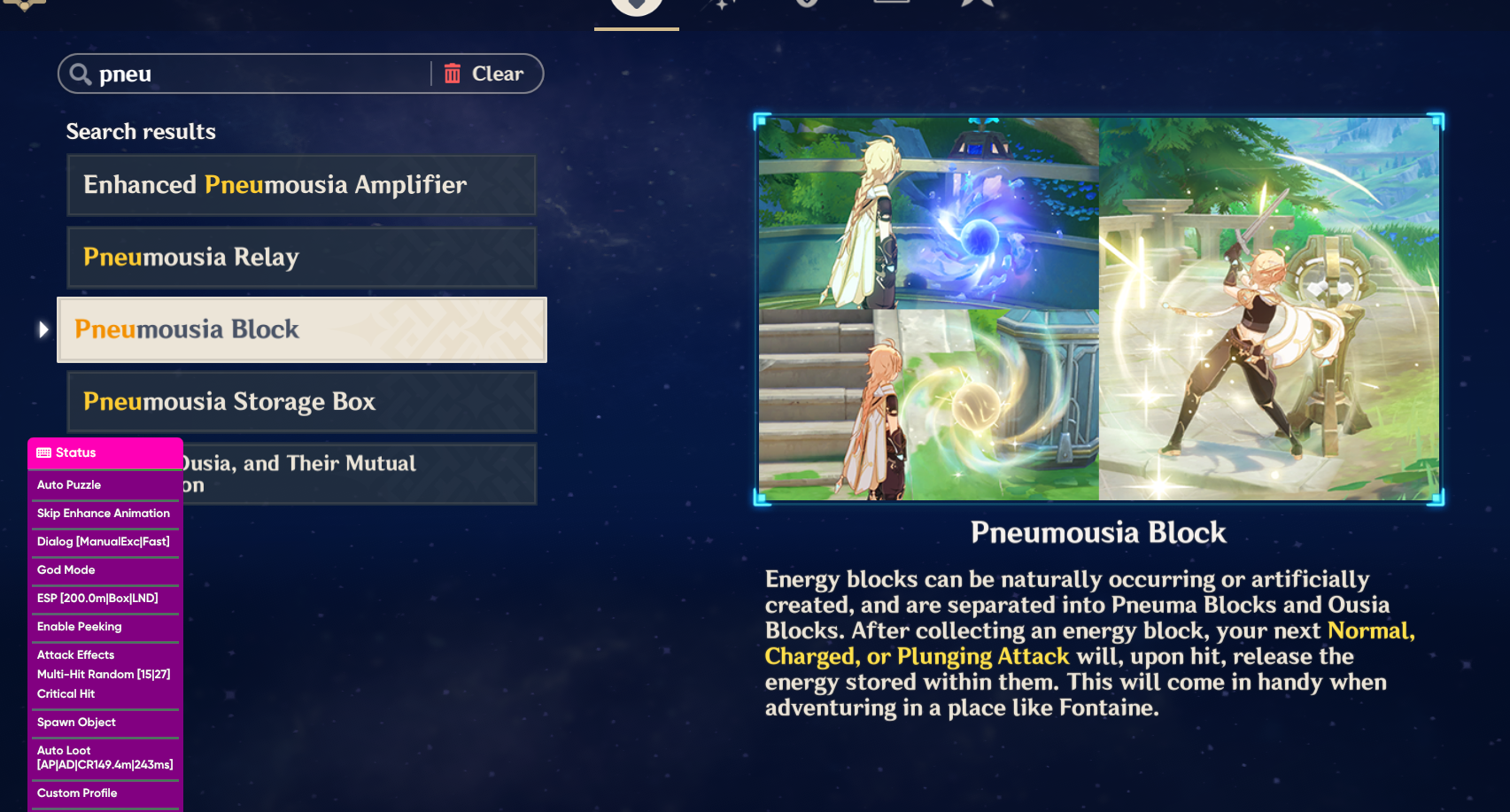This screenshot has height=812, width=1510.
Task: Select Custom Profile menu entry
Action: coord(77,793)
